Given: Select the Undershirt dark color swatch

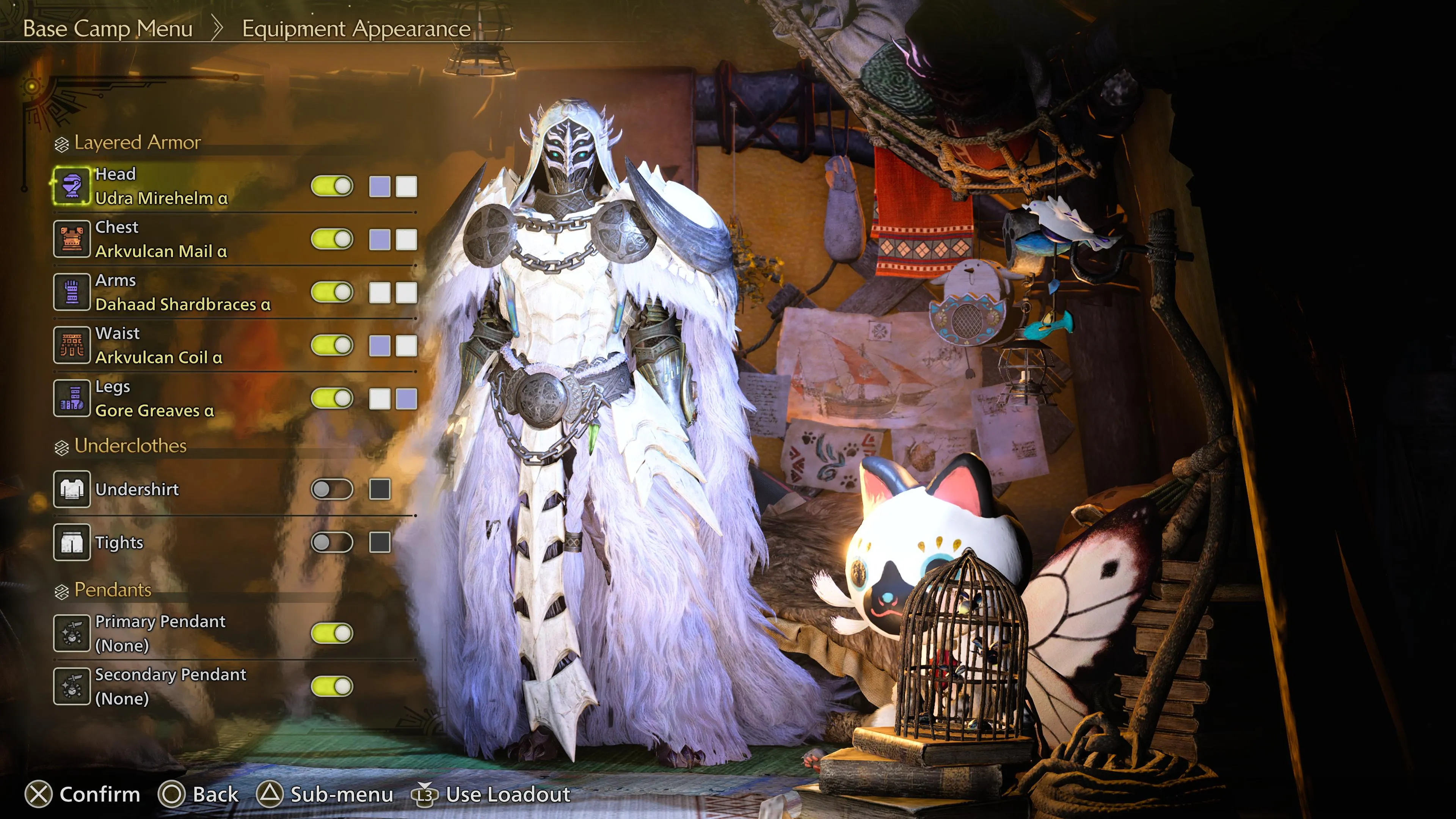Looking at the screenshot, I should (x=380, y=490).
